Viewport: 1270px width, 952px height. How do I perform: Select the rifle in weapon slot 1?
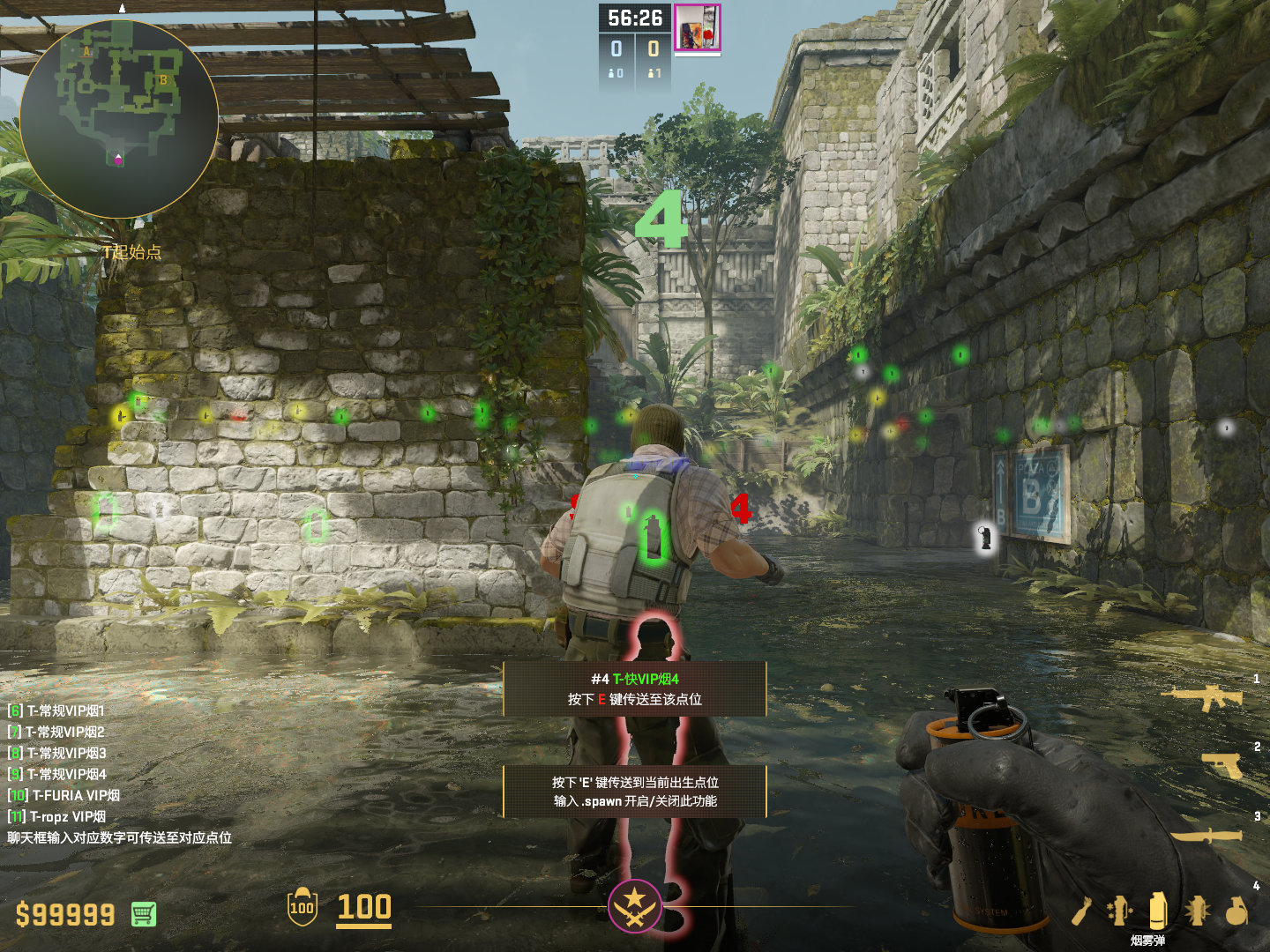pyautogui.click(x=1202, y=697)
